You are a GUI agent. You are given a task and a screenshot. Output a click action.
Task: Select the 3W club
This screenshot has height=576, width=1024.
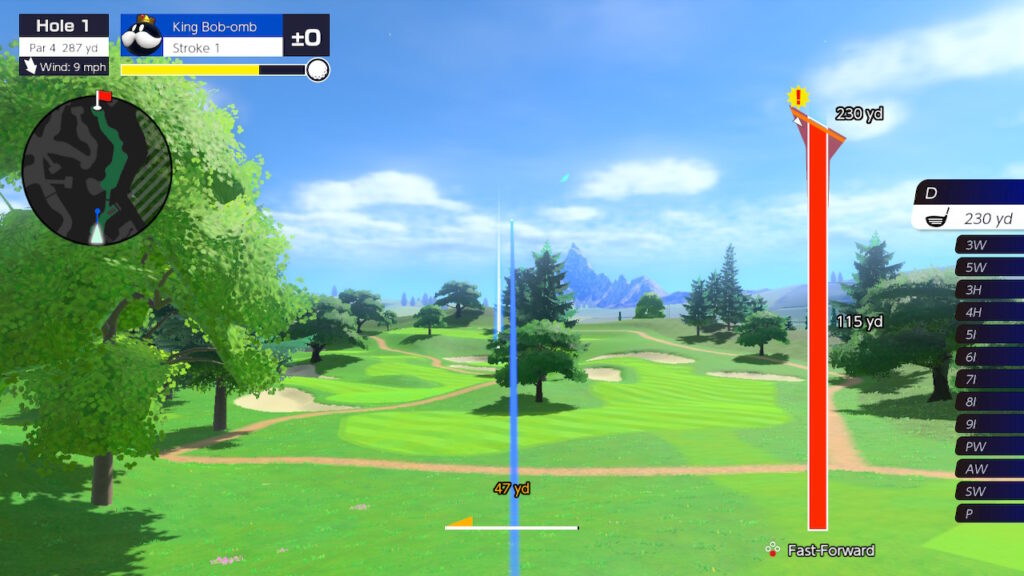click(x=988, y=245)
